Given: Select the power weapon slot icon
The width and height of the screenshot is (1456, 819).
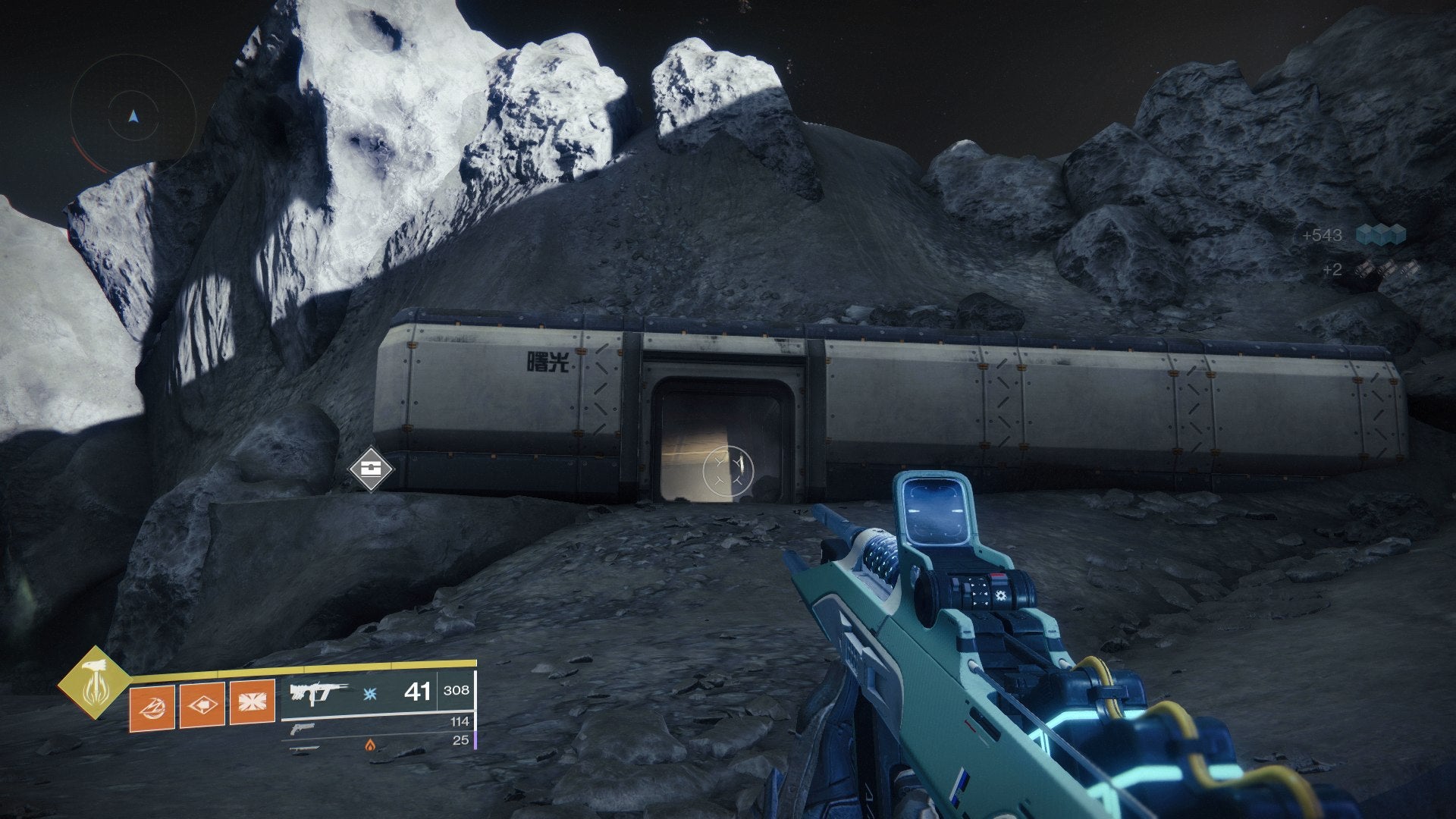Looking at the screenshot, I should pos(305,747).
